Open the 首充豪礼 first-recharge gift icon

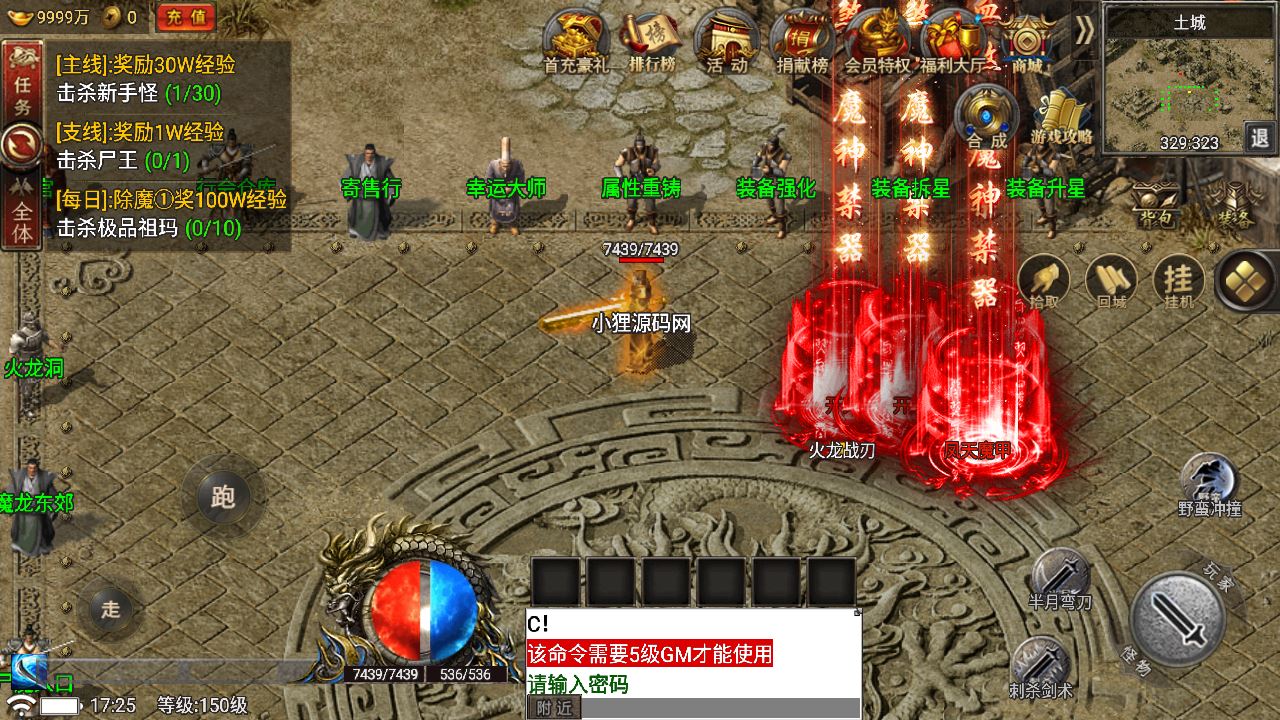577,40
